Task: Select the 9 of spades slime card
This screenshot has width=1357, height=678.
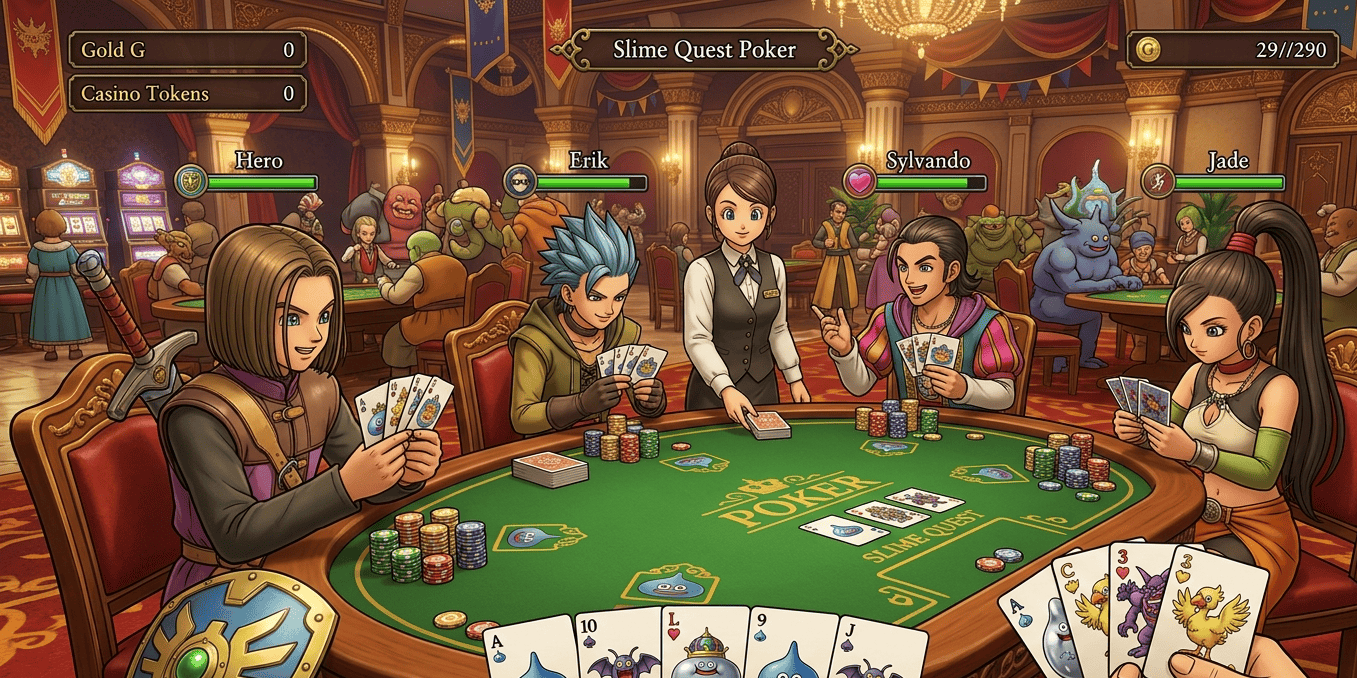Action: (790, 647)
